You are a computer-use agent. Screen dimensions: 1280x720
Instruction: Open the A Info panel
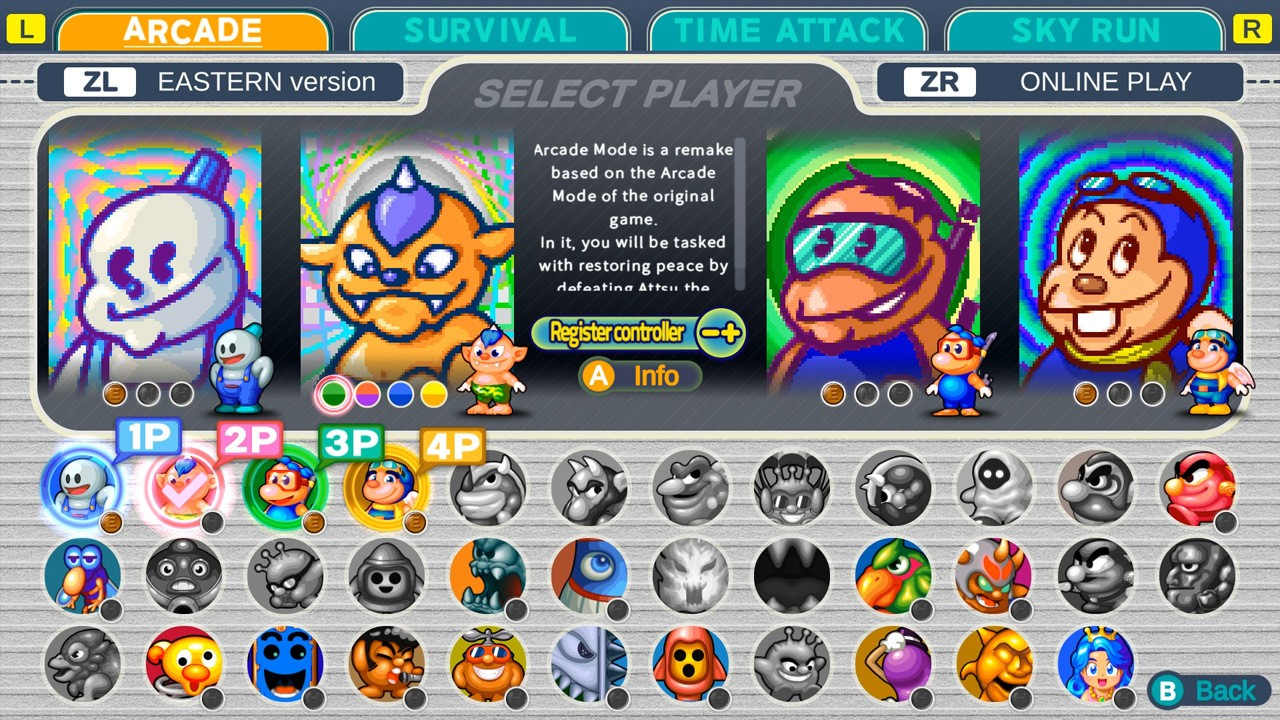coord(638,376)
